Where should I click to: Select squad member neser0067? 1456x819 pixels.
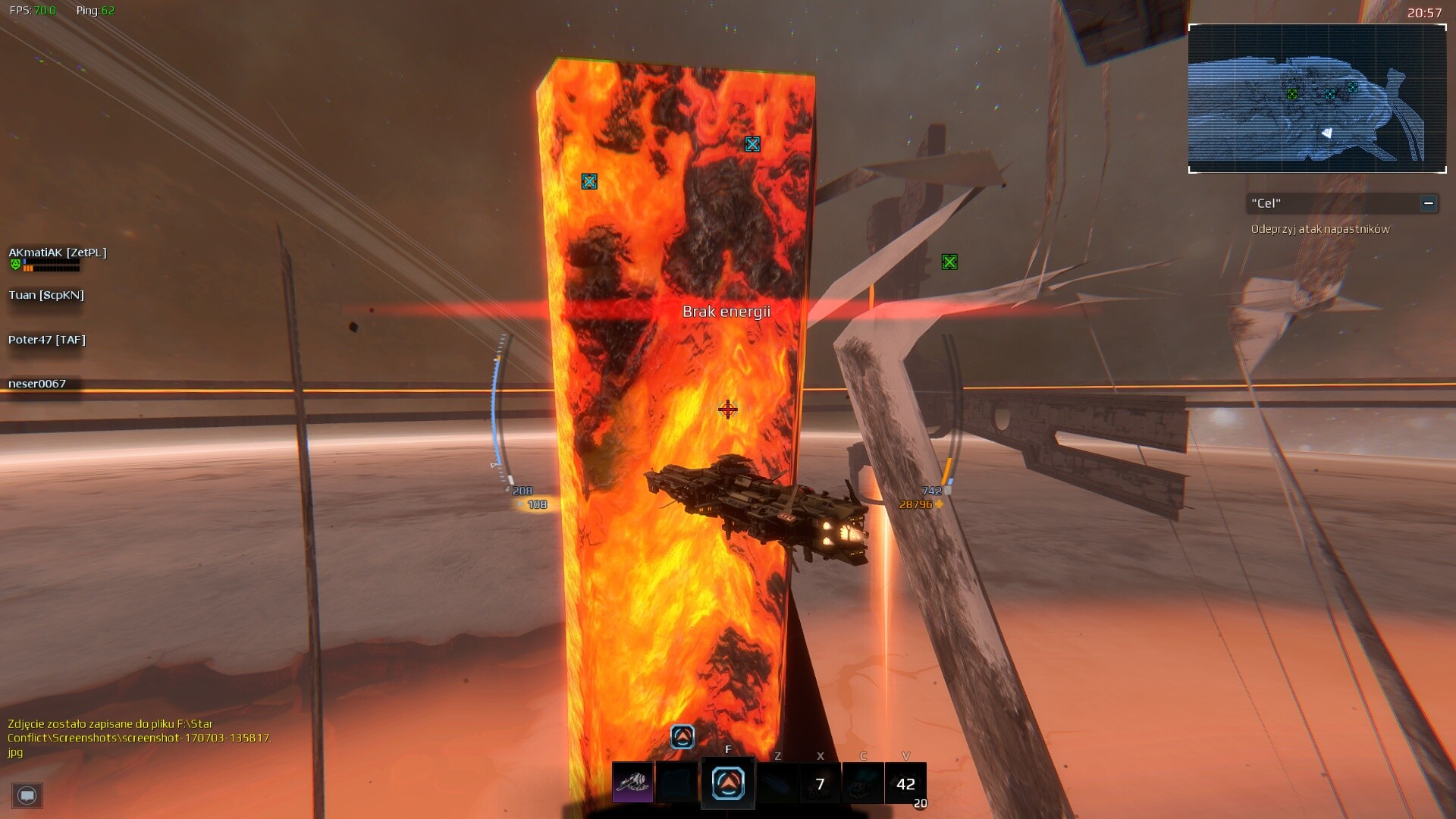click(x=37, y=384)
